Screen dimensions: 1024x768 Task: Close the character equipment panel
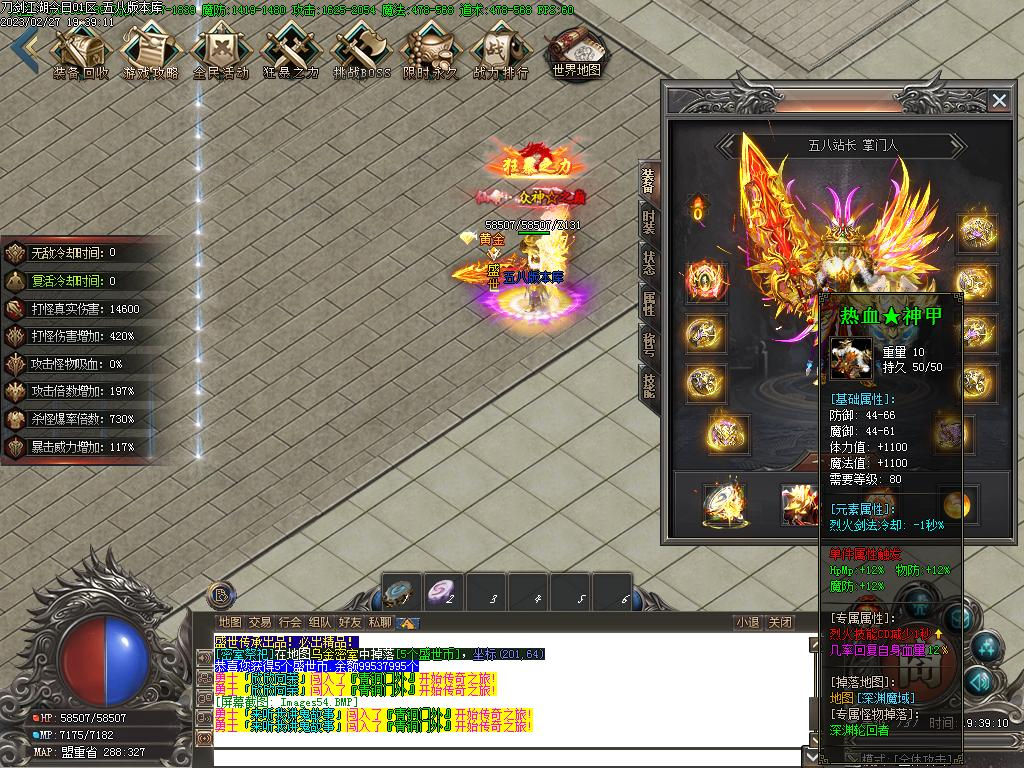998,100
